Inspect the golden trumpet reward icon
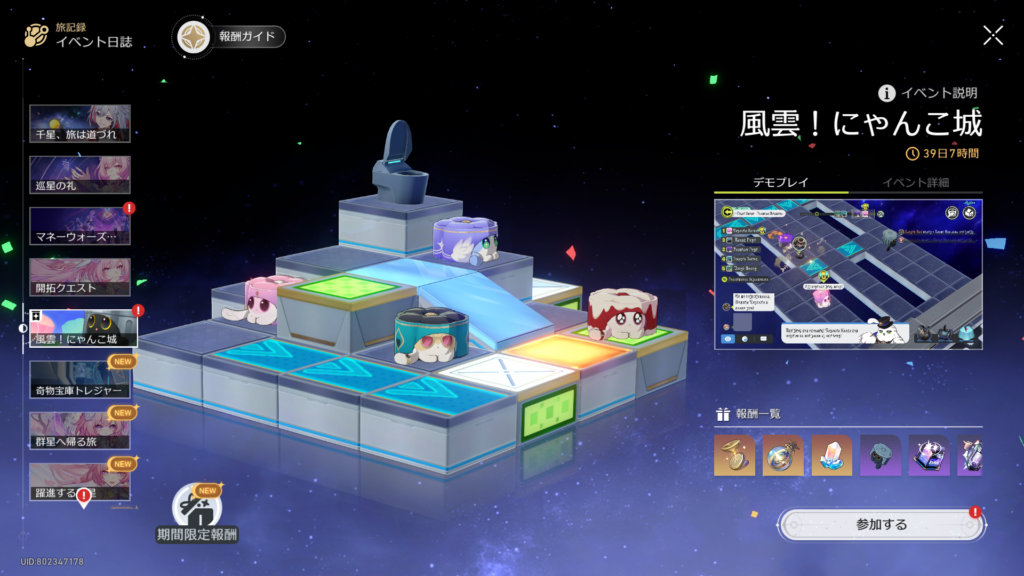 (734, 455)
